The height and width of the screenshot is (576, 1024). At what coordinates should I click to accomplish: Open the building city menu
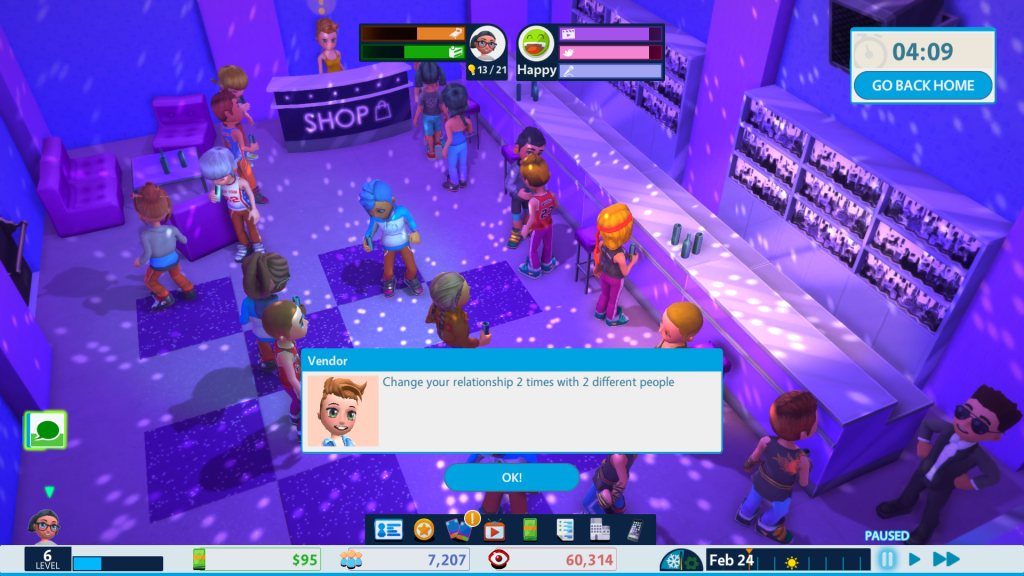(x=600, y=530)
